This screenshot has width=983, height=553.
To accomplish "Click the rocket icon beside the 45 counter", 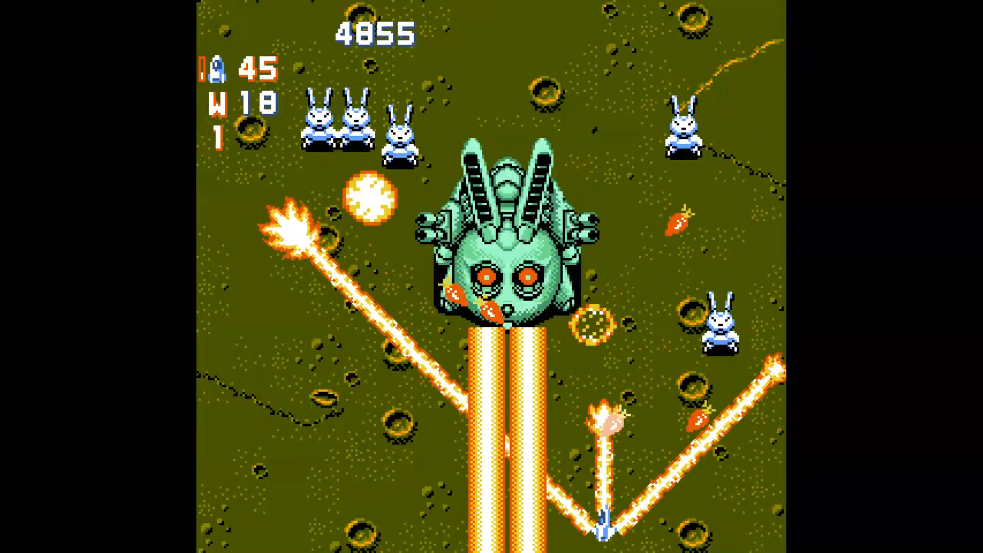I will pos(216,69).
